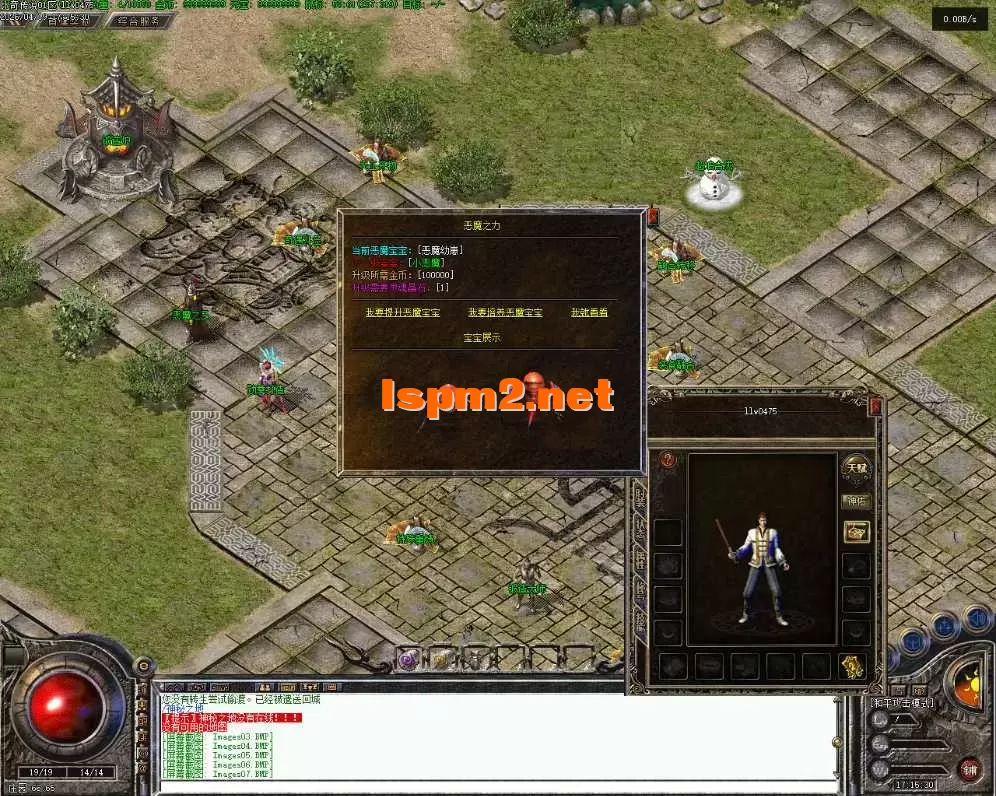Click the sun day-night indicator orb
Screen dimensions: 996x796
coord(967,689)
